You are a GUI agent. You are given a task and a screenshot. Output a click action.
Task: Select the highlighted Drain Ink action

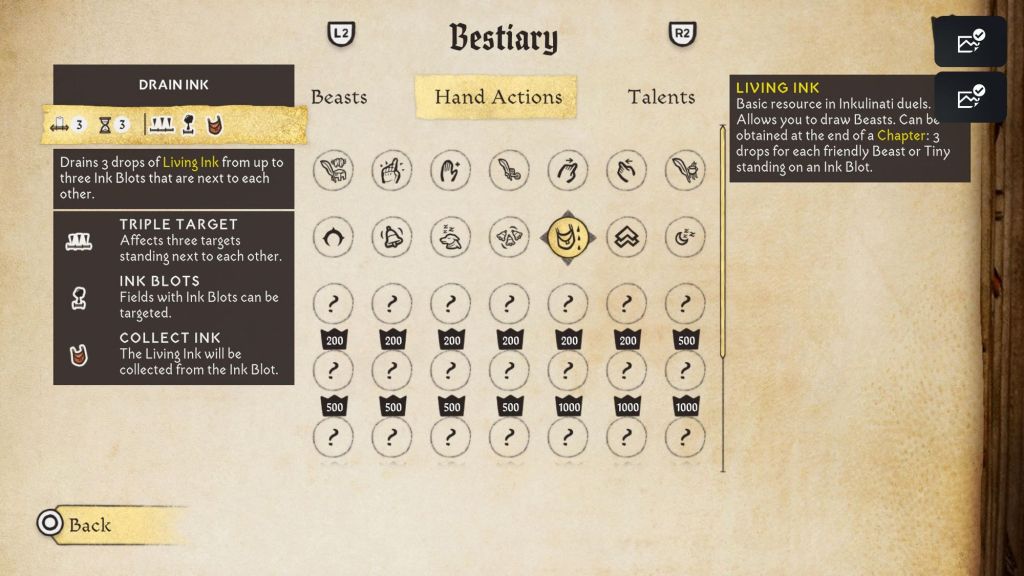tap(568, 237)
